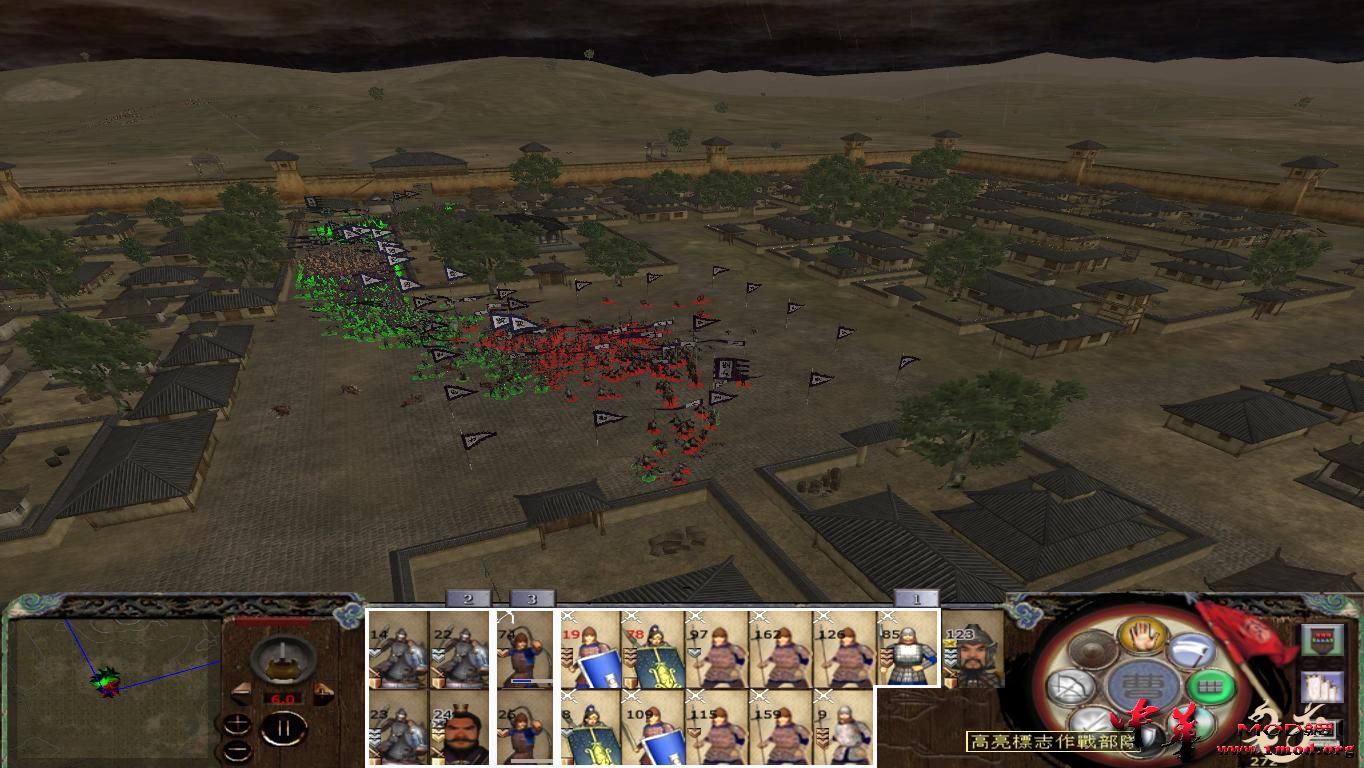Switch to unit group tab 2
The width and height of the screenshot is (1364, 768).
click(466, 601)
